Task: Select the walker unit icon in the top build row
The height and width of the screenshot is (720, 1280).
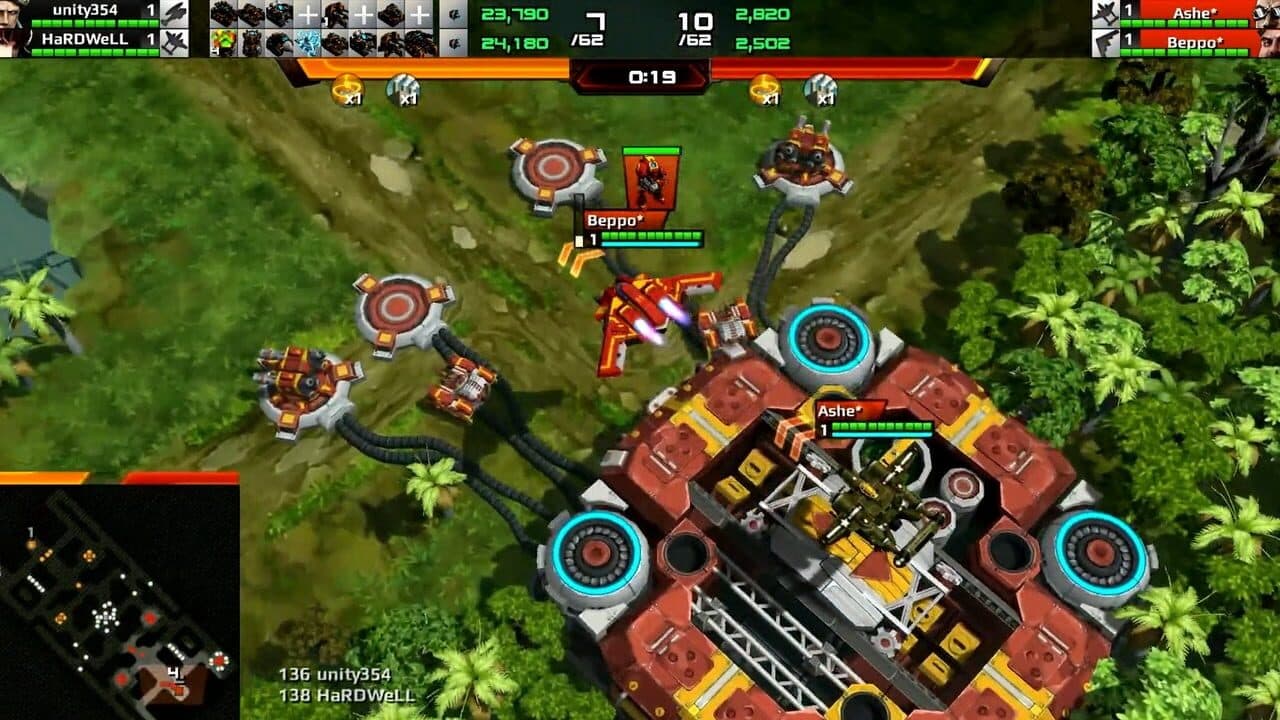Action: tap(334, 14)
